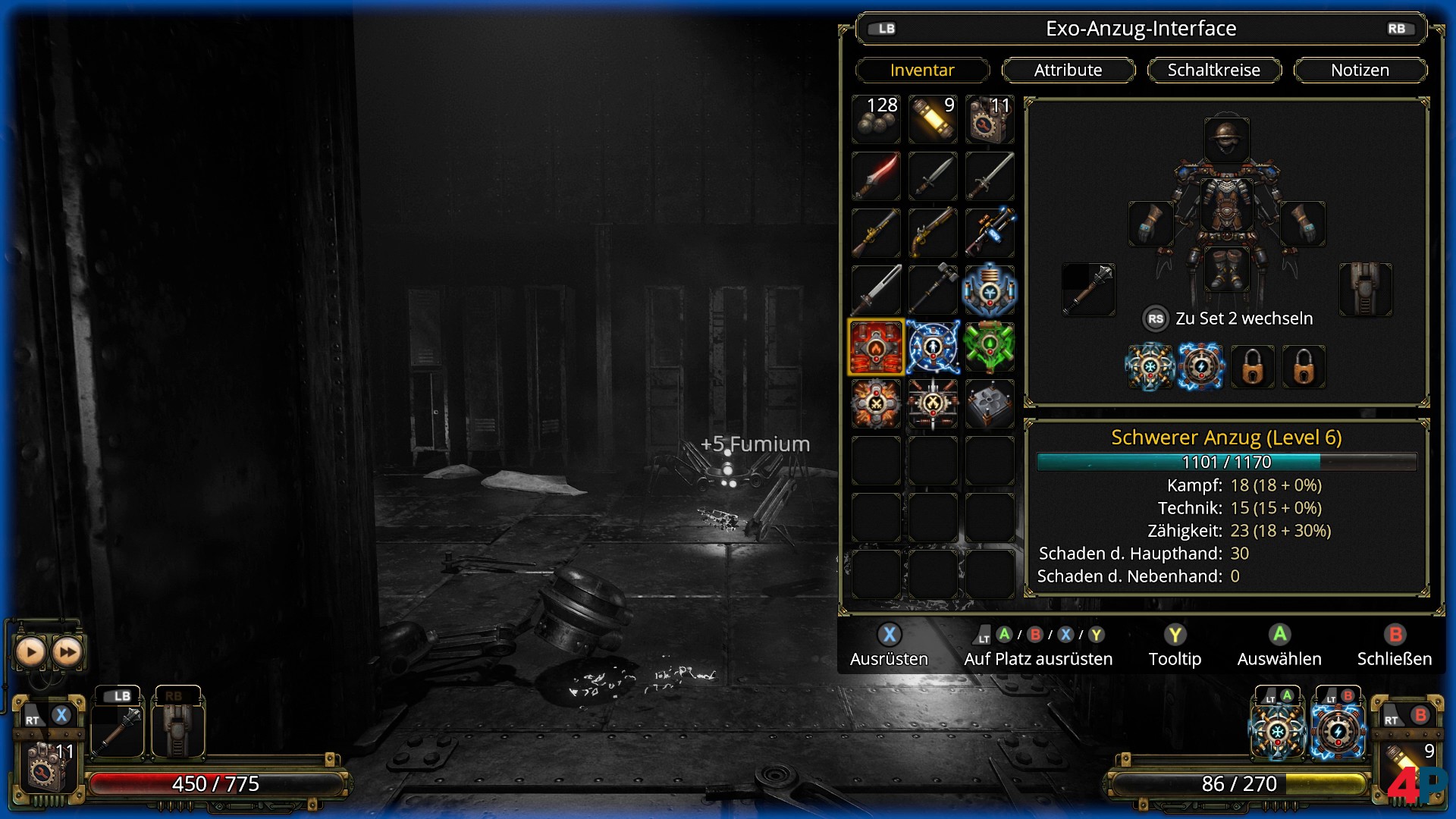Select the highlighted fire gadget icon

(876, 347)
